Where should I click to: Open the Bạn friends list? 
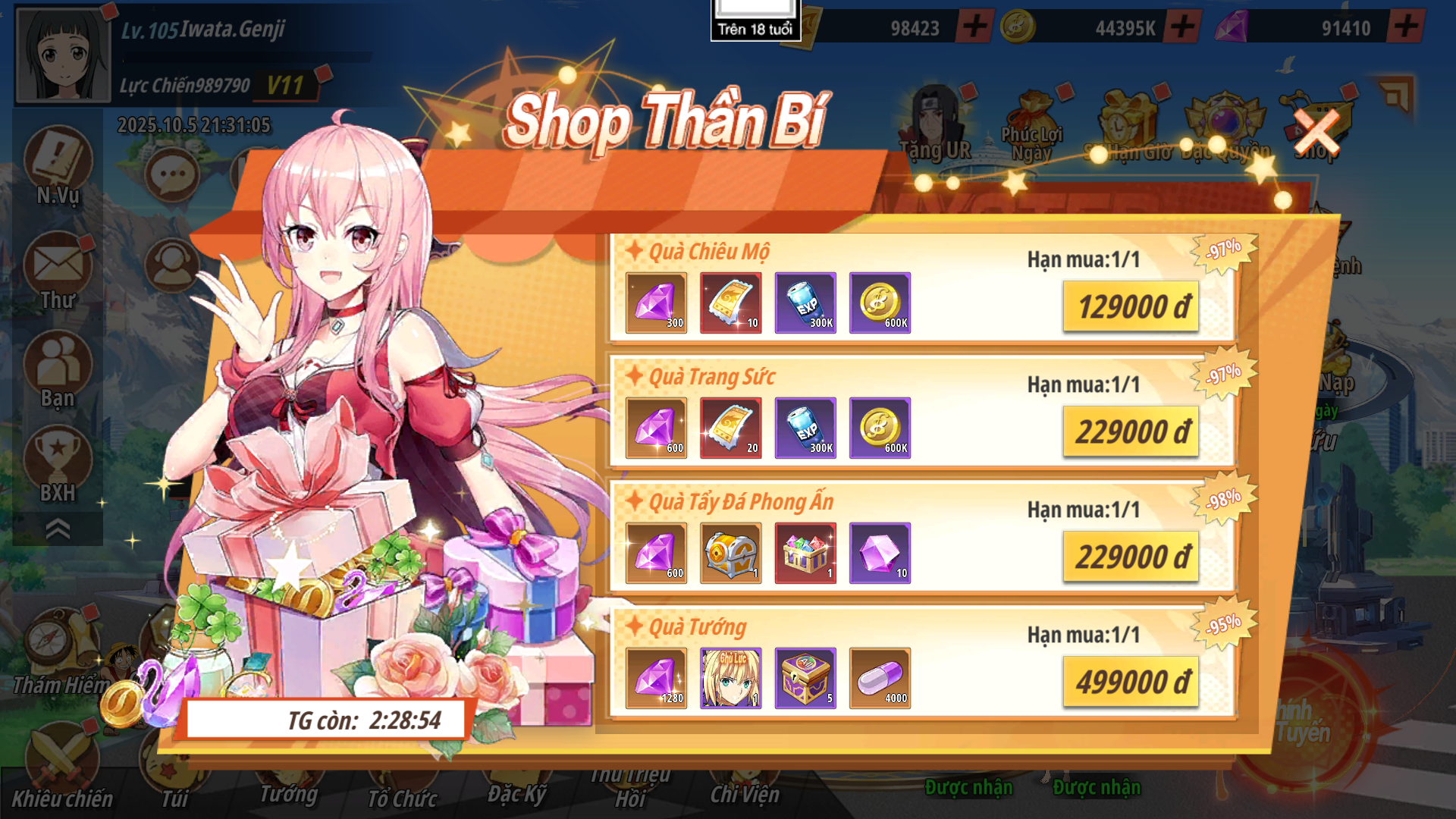(58, 369)
